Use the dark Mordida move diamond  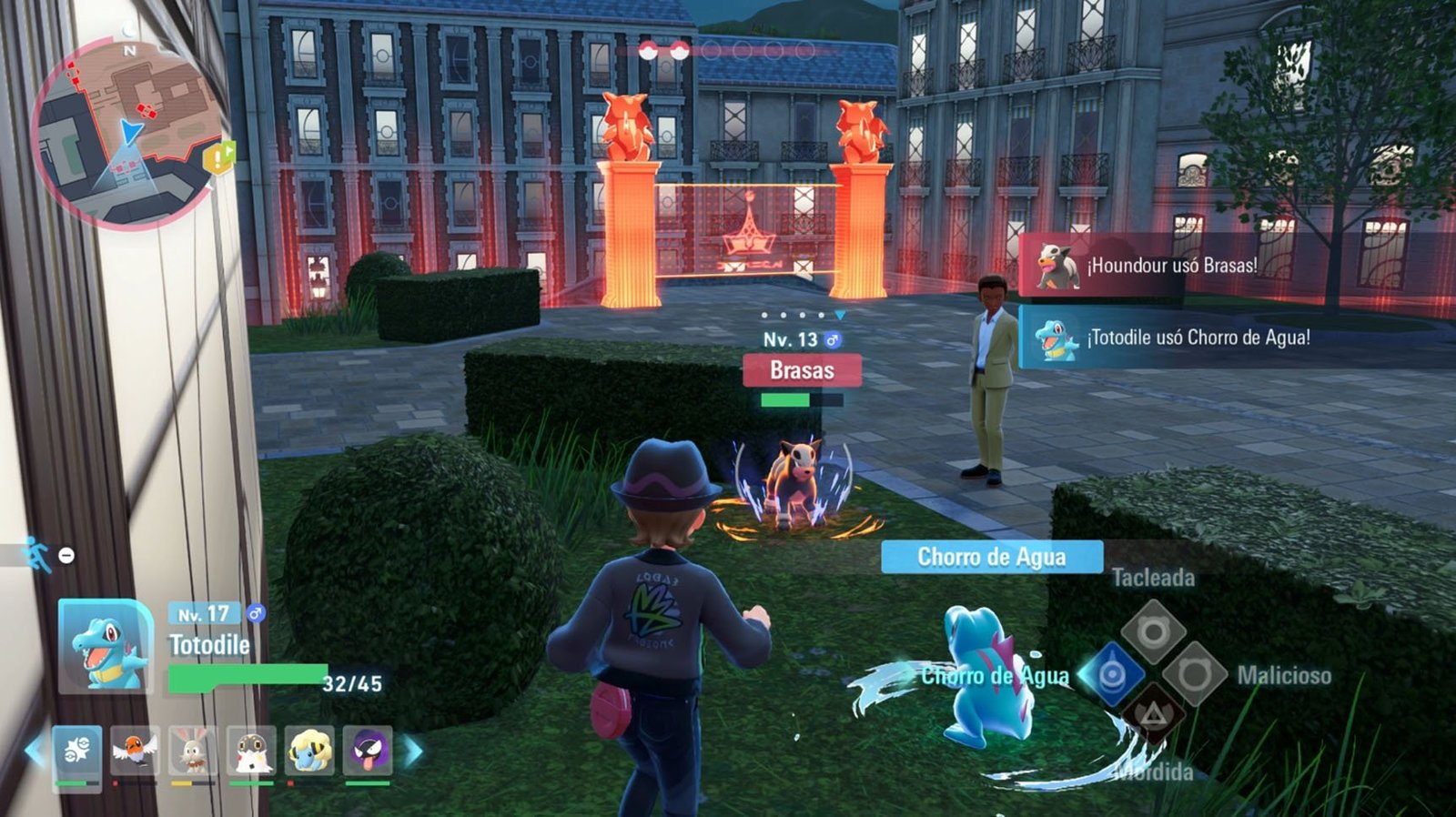click(x=1153, y=715)
